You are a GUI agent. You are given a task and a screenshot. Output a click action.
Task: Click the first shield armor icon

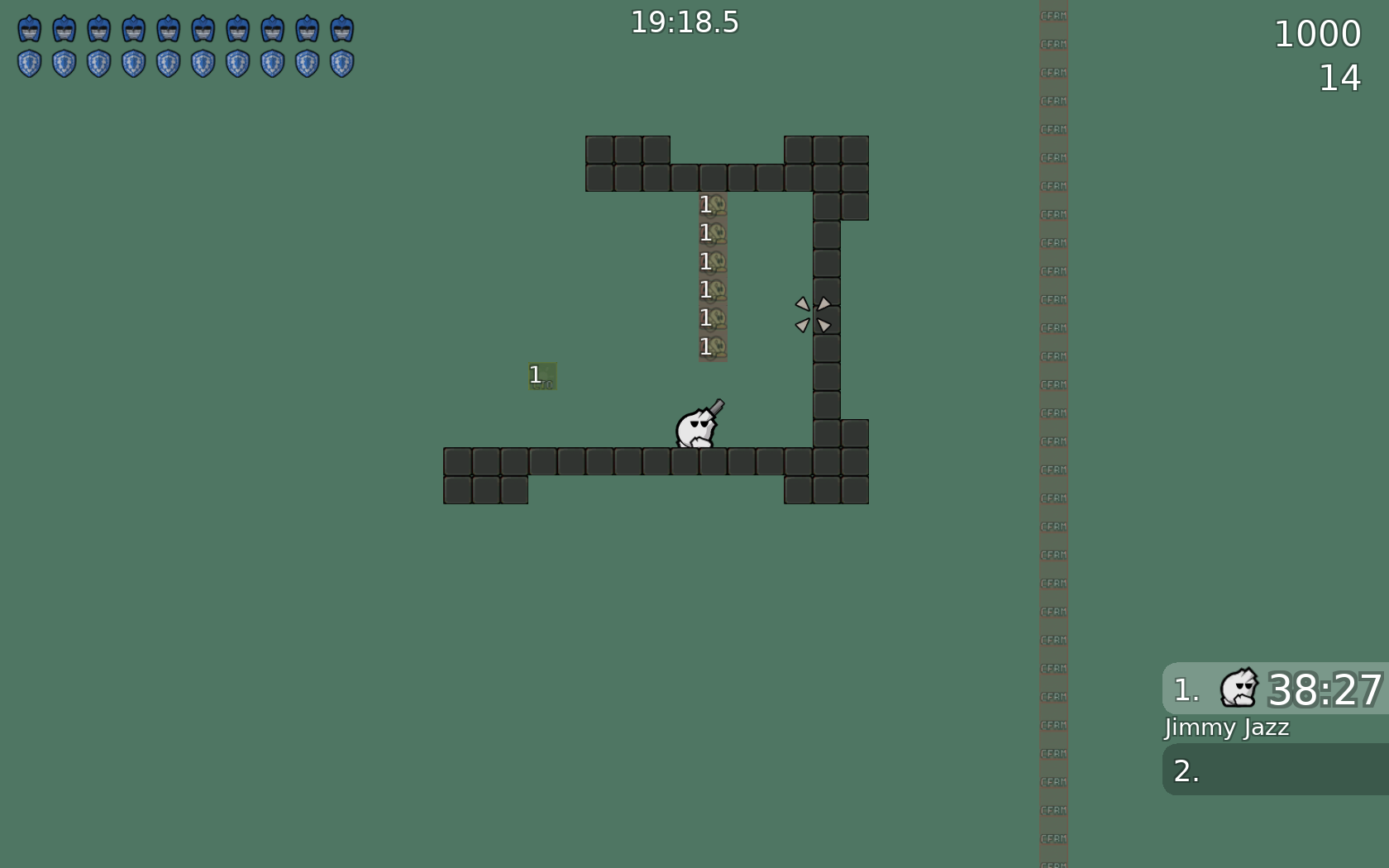[x=30, y=62]
